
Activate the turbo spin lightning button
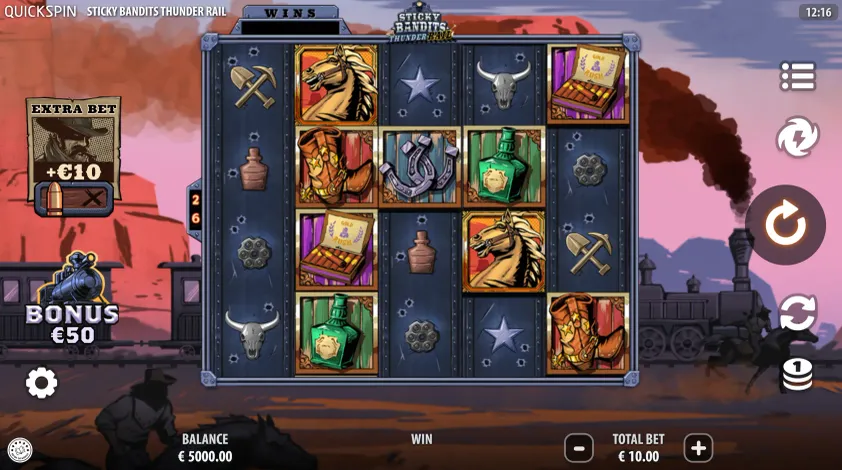797,137
